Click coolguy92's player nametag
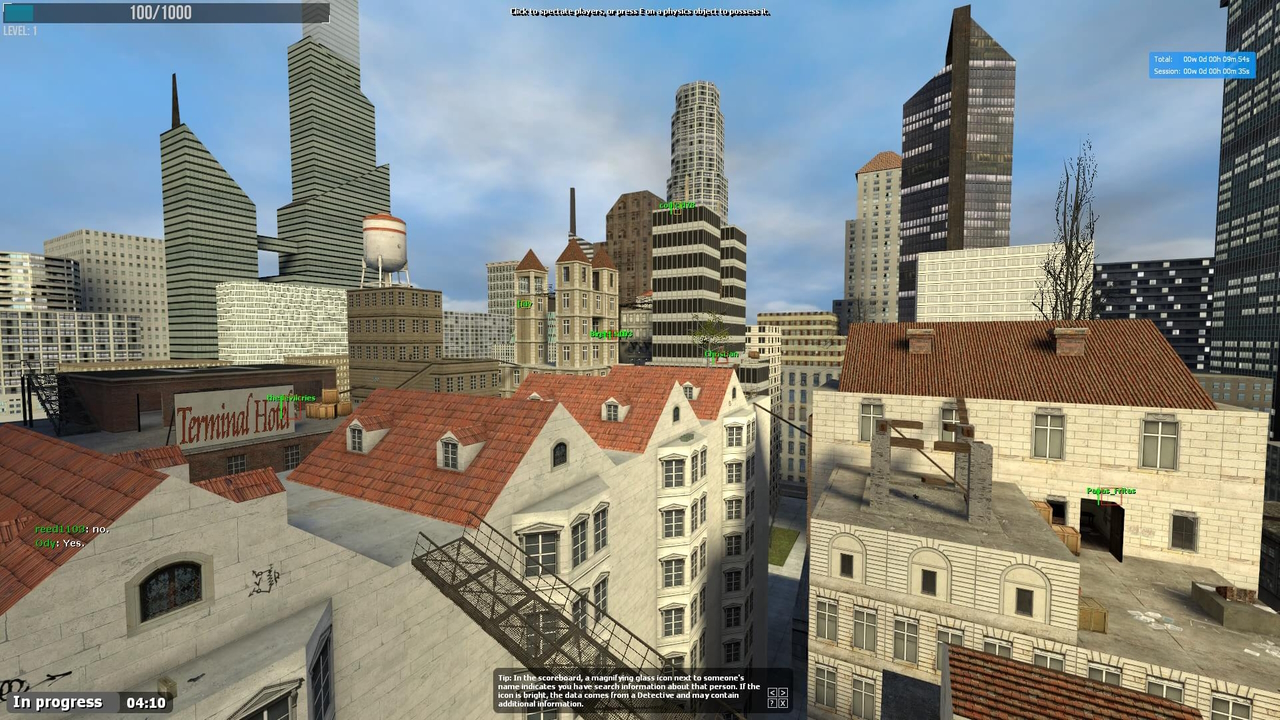The image size is (1280, 720). tap(677, 204)
